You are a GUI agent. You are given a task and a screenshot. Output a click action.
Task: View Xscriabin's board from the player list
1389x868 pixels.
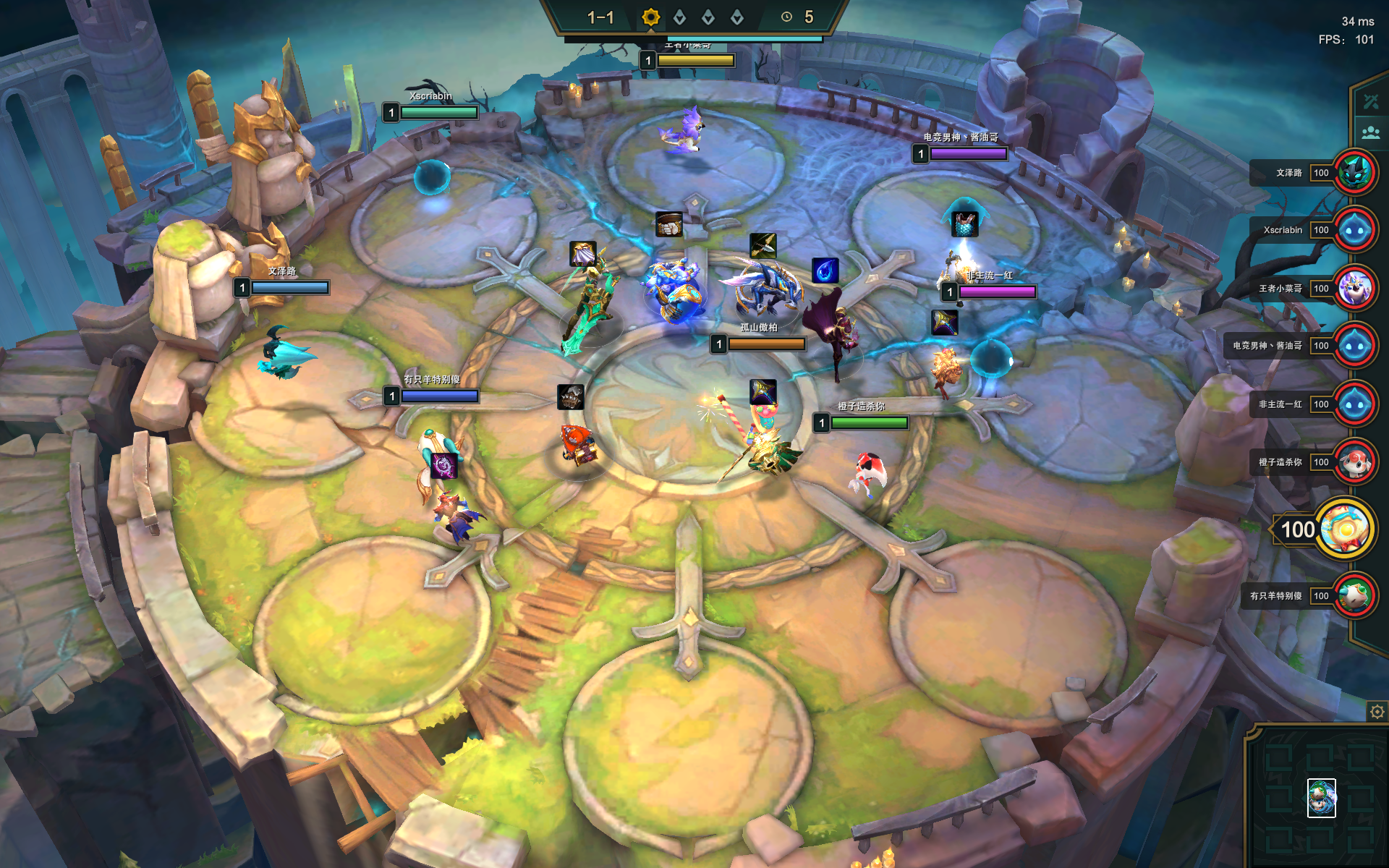click(x=1354, y=230)
